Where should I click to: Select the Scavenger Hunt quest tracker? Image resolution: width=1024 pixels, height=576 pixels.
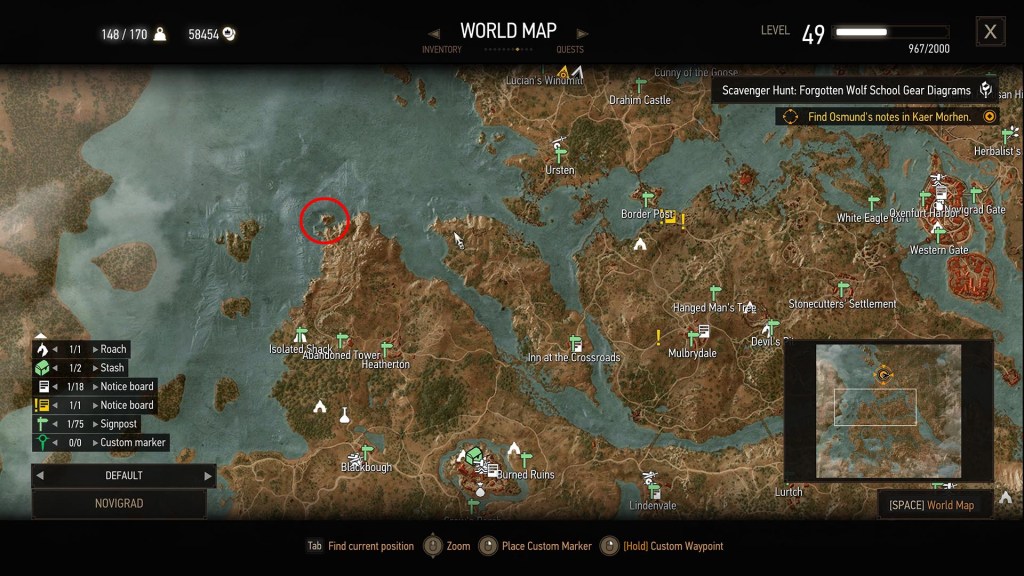tap(854, 90)
